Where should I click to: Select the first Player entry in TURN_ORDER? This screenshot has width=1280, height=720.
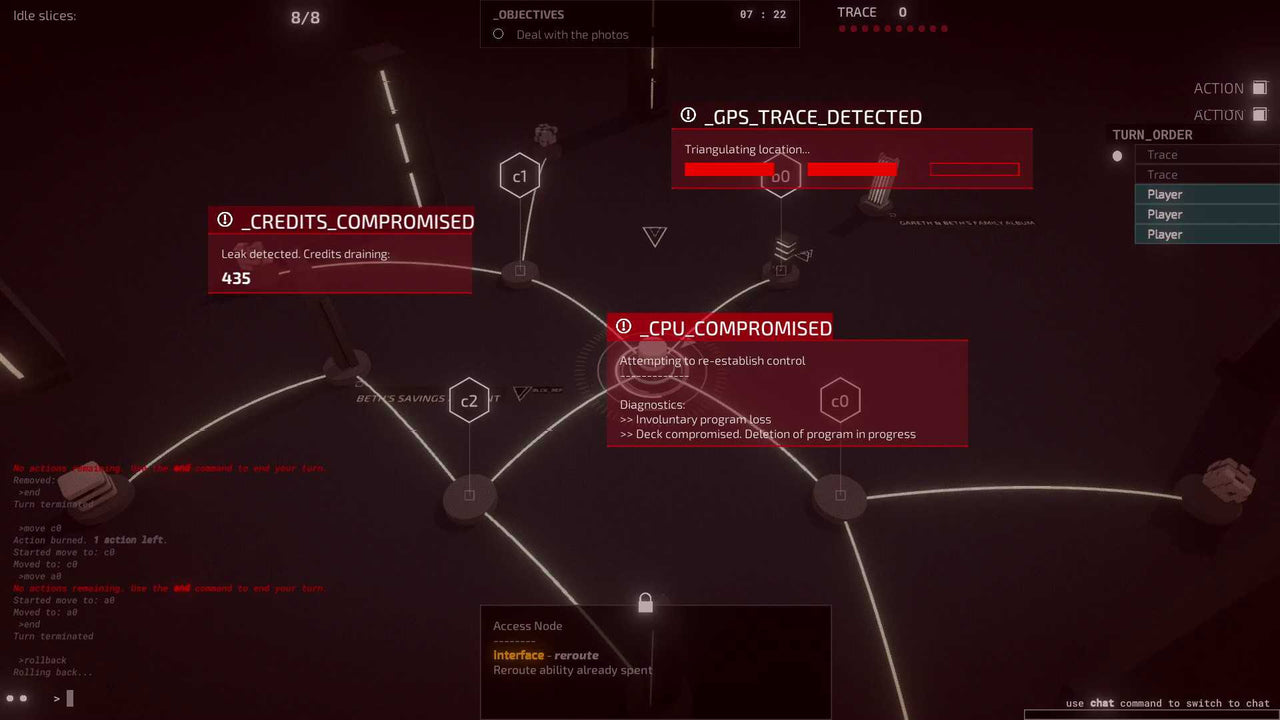point(1200,194)
